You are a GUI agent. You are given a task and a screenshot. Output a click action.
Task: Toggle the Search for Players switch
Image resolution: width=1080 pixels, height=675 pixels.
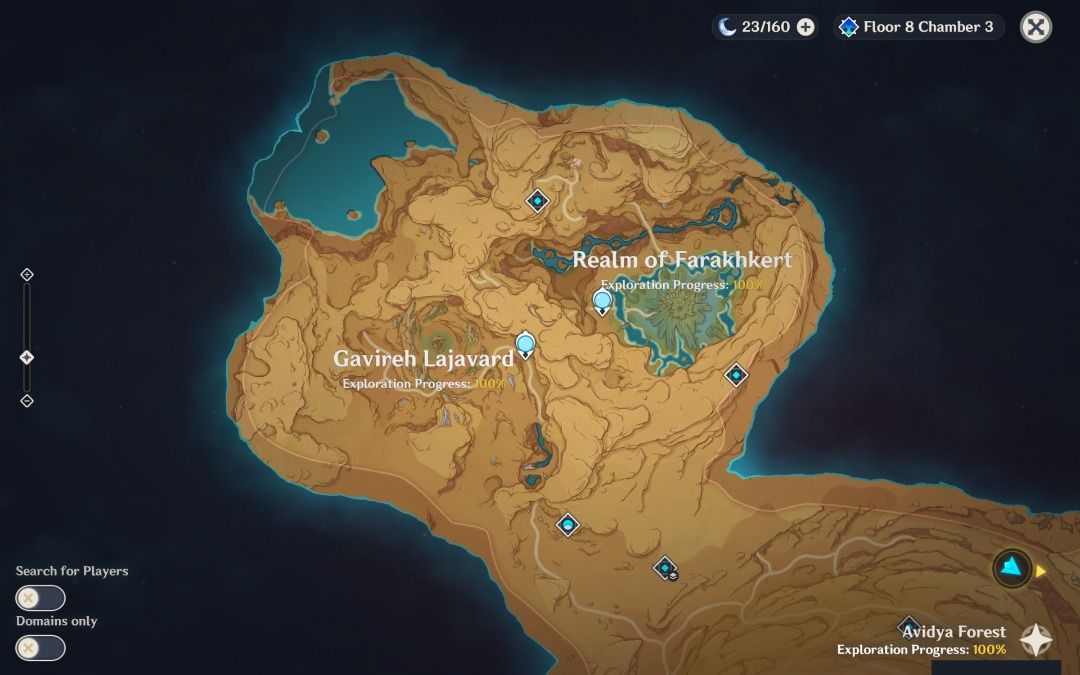pyautogui.click(x=41, y=598)
